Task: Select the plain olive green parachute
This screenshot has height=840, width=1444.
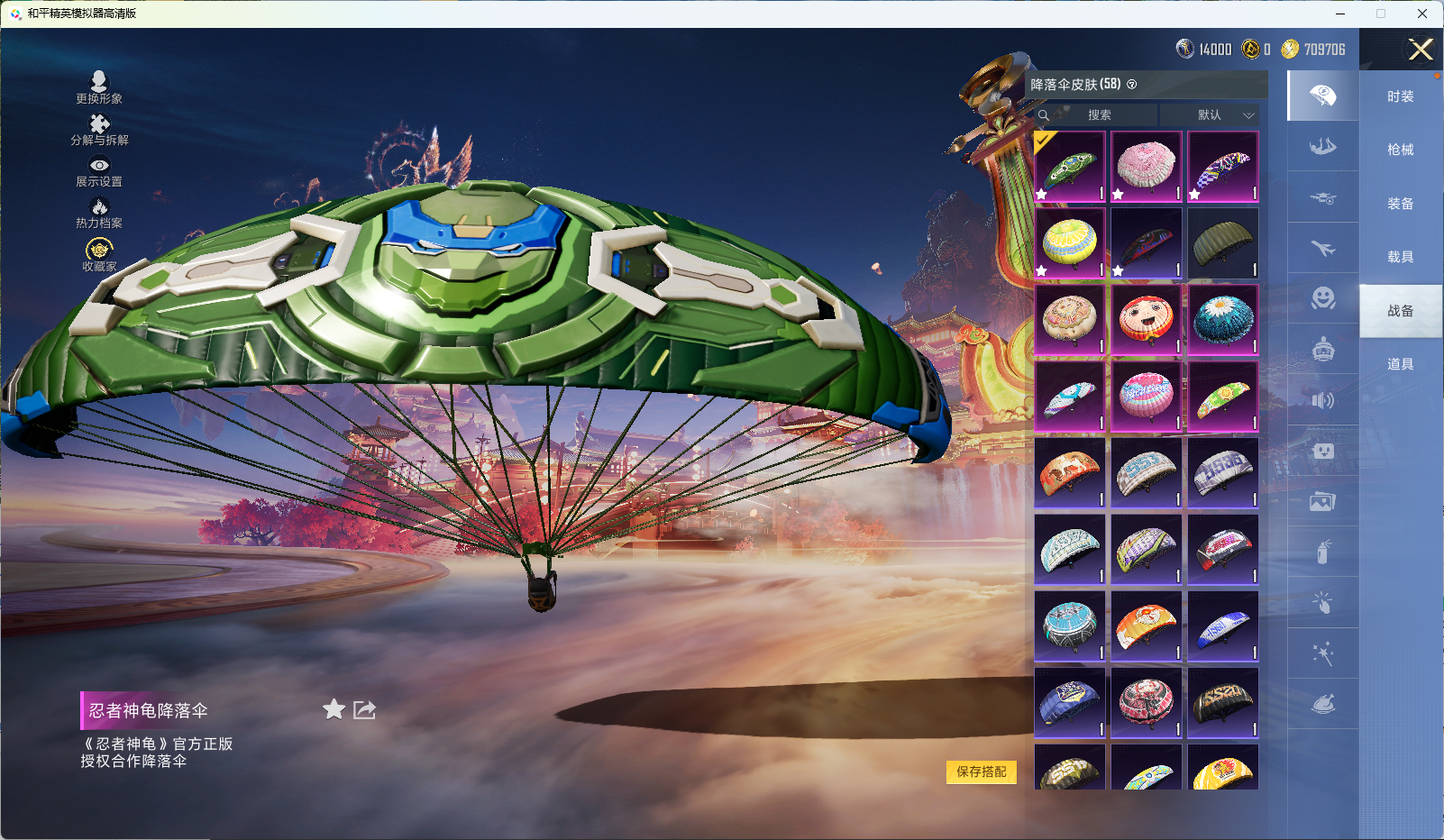Action: point(1222,243)
